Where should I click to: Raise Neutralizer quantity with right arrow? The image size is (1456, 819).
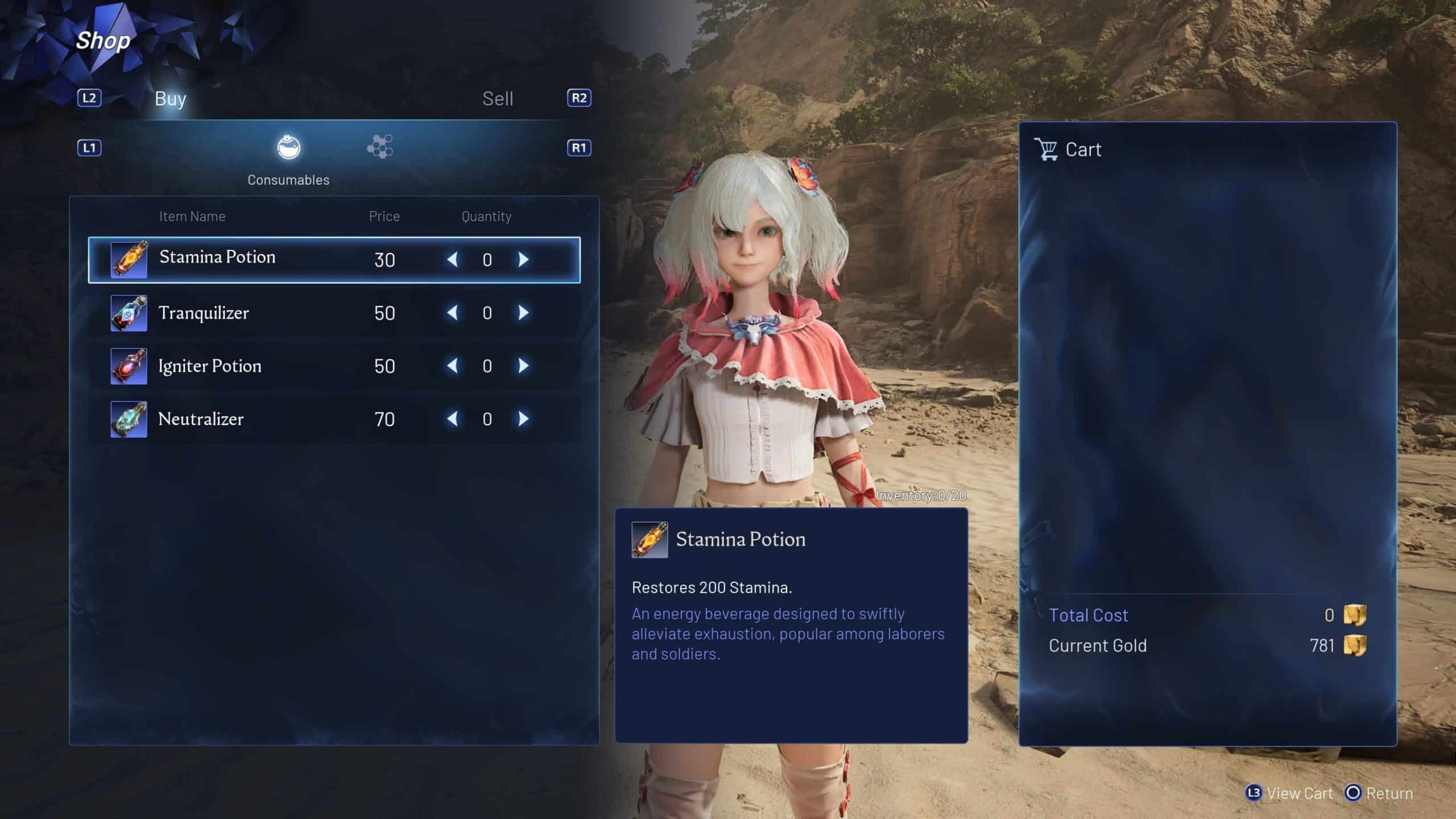(x=524, y=419)
